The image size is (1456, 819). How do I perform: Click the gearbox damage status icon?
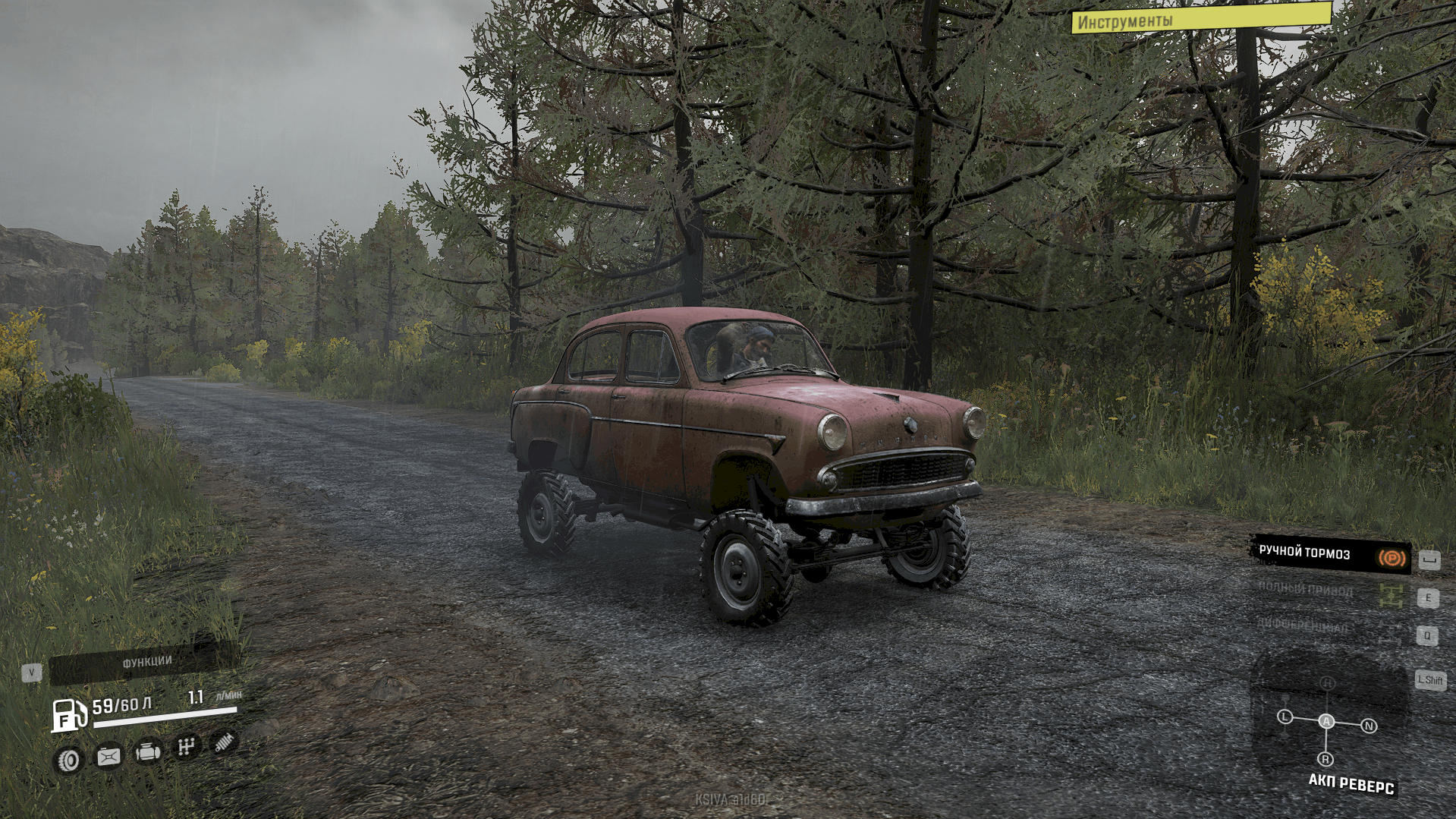point(186,748)
